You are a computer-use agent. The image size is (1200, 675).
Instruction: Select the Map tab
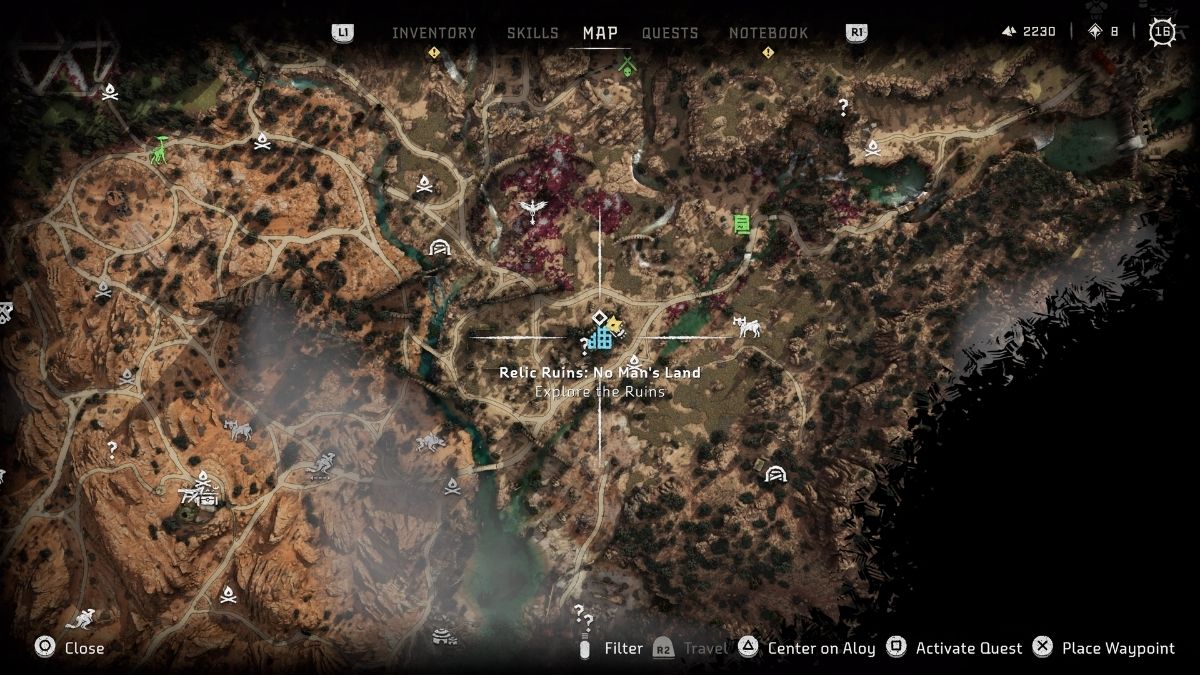(x=600, y=33)
